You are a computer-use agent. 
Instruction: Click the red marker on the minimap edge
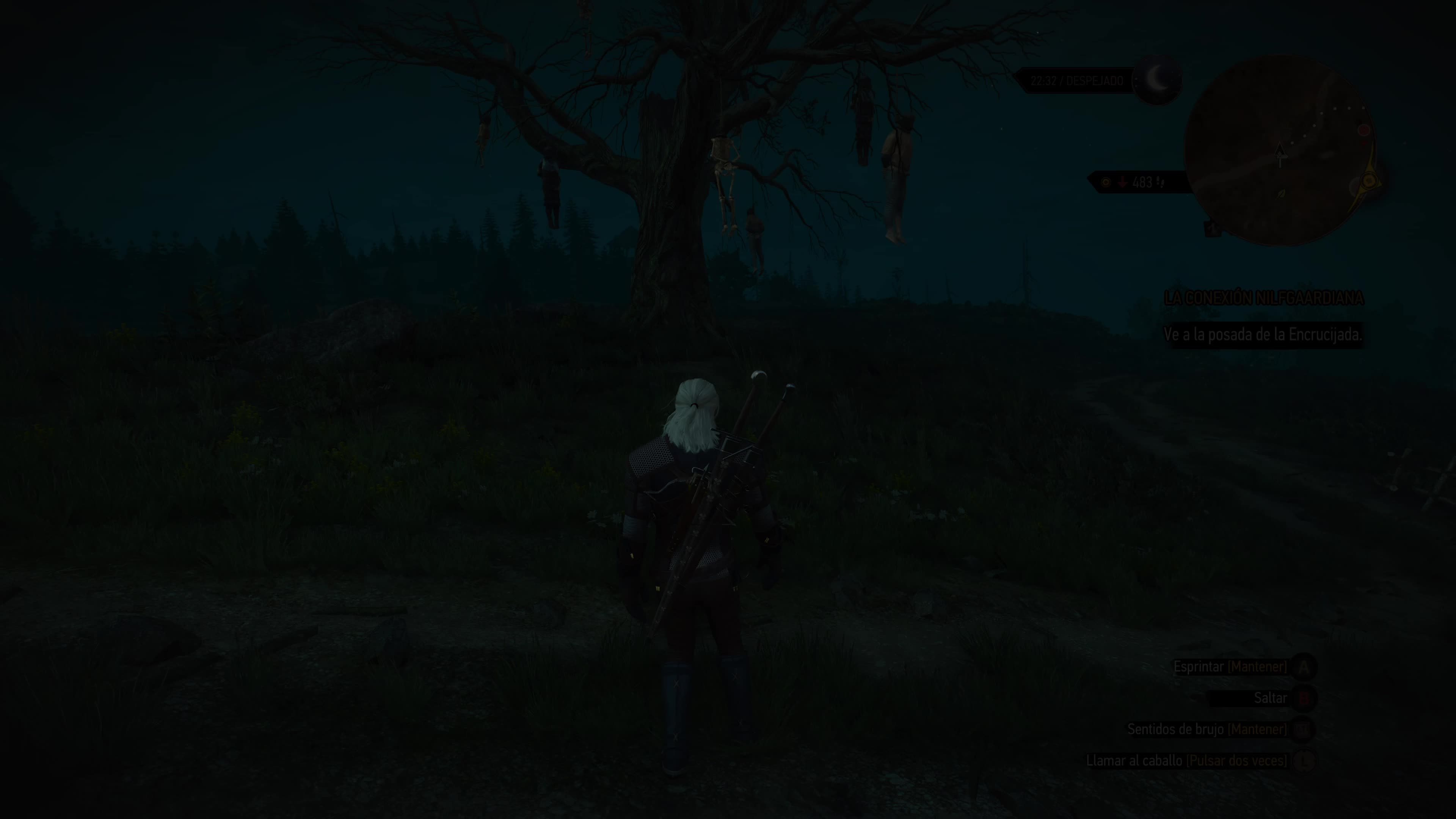(1364, 130)
